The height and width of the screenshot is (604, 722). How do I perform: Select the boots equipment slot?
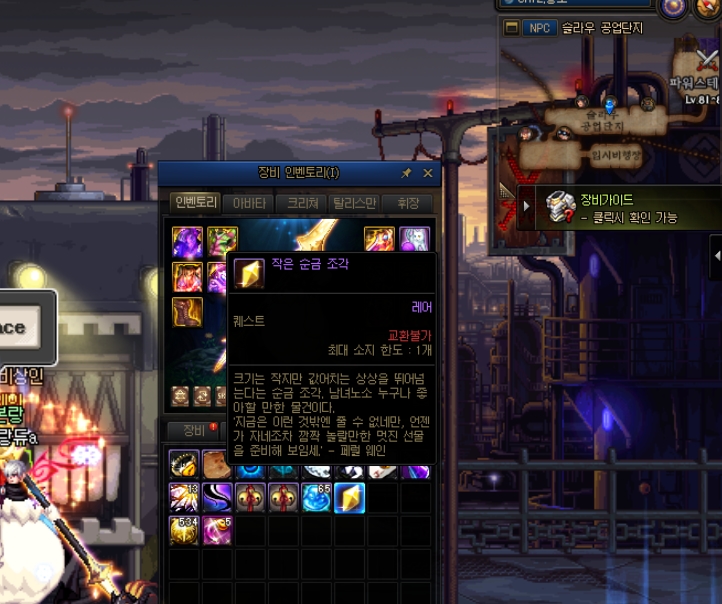coord(185,311)
